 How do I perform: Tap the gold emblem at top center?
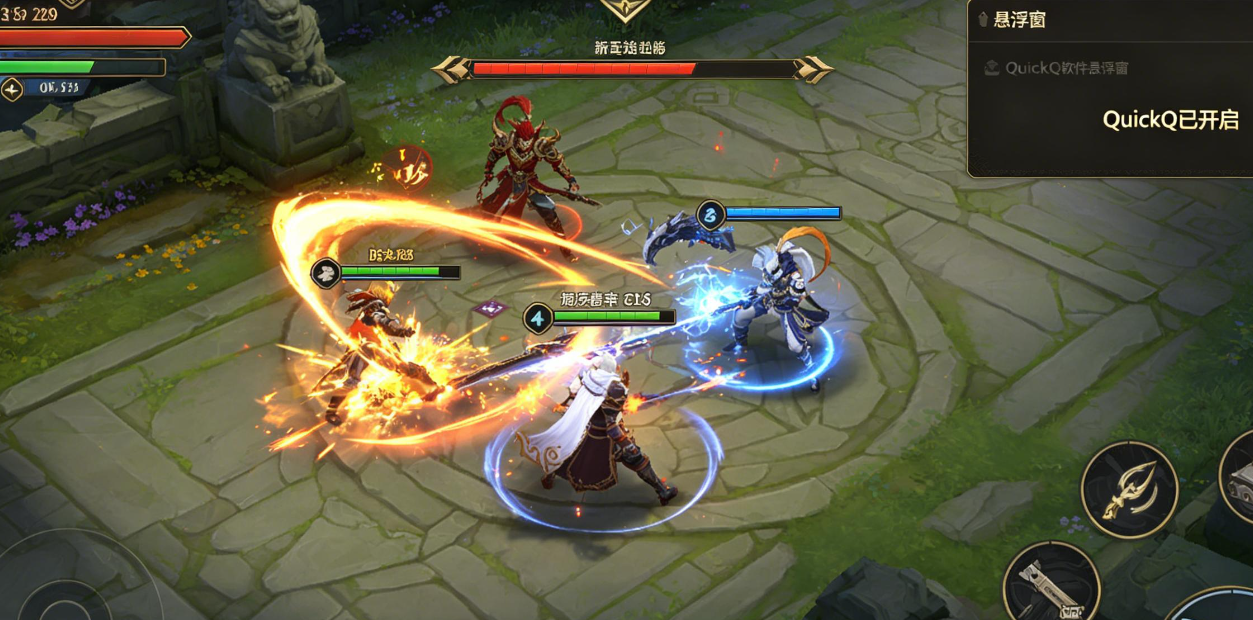[626, 10]
